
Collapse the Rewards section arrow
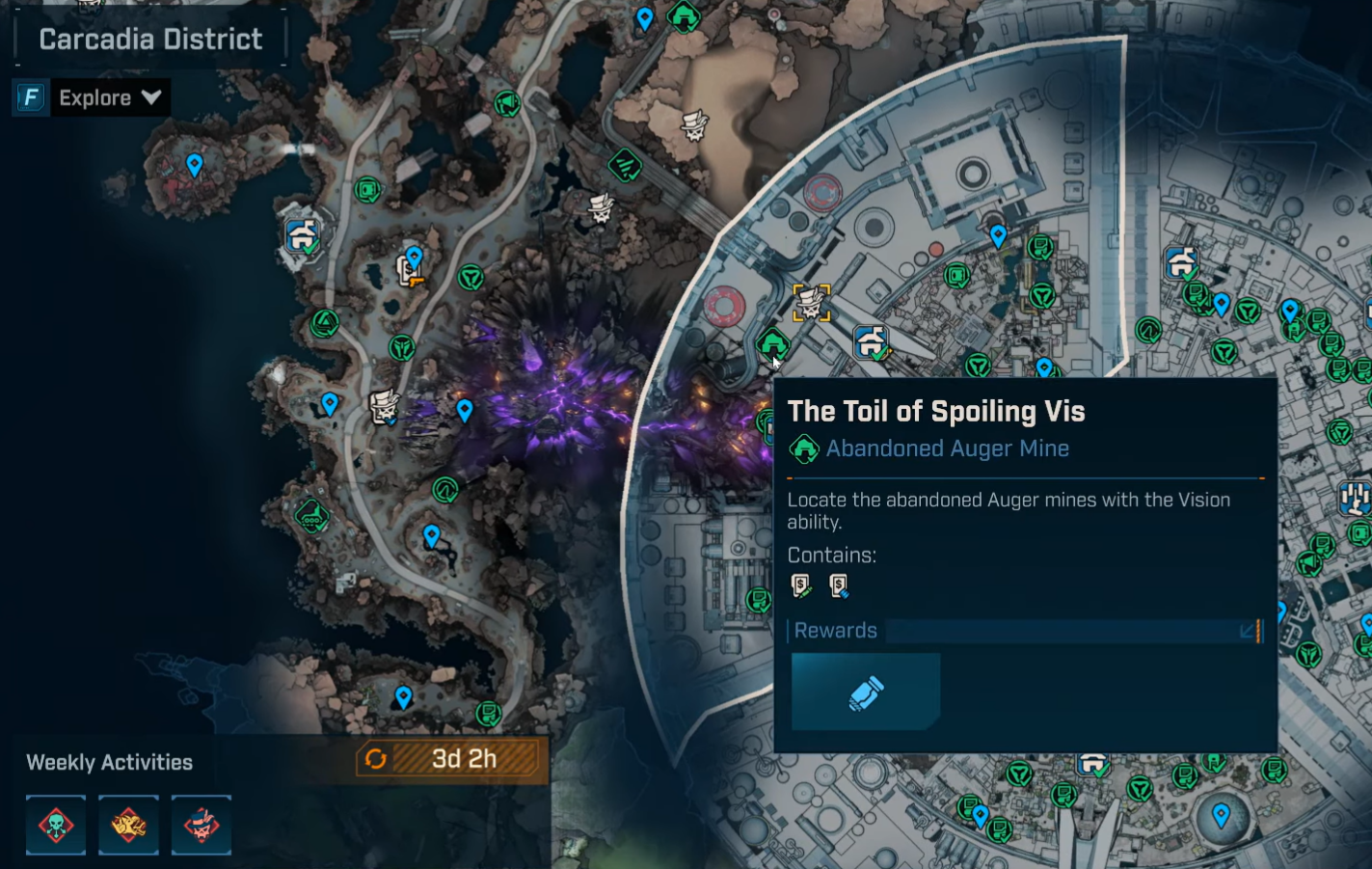pyautogui.click(x=1249, y=631)
